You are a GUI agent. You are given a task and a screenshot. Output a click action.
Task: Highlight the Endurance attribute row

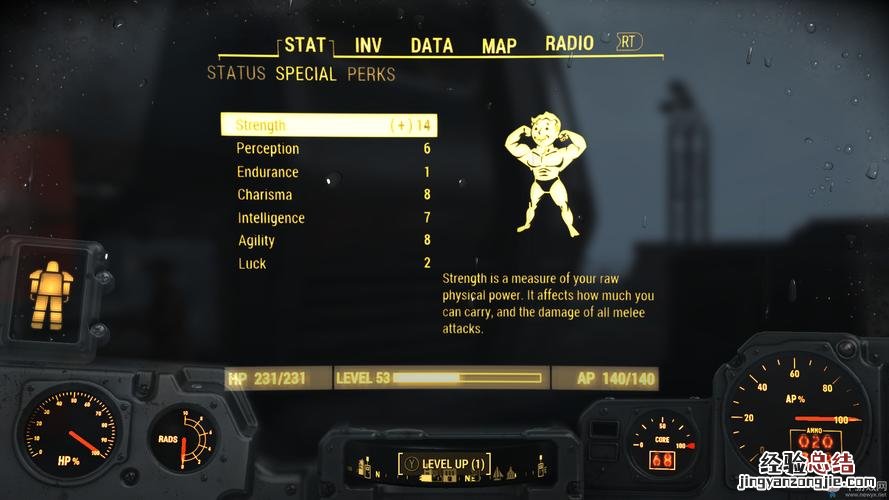pyautogui.click(x=329, y=172)
